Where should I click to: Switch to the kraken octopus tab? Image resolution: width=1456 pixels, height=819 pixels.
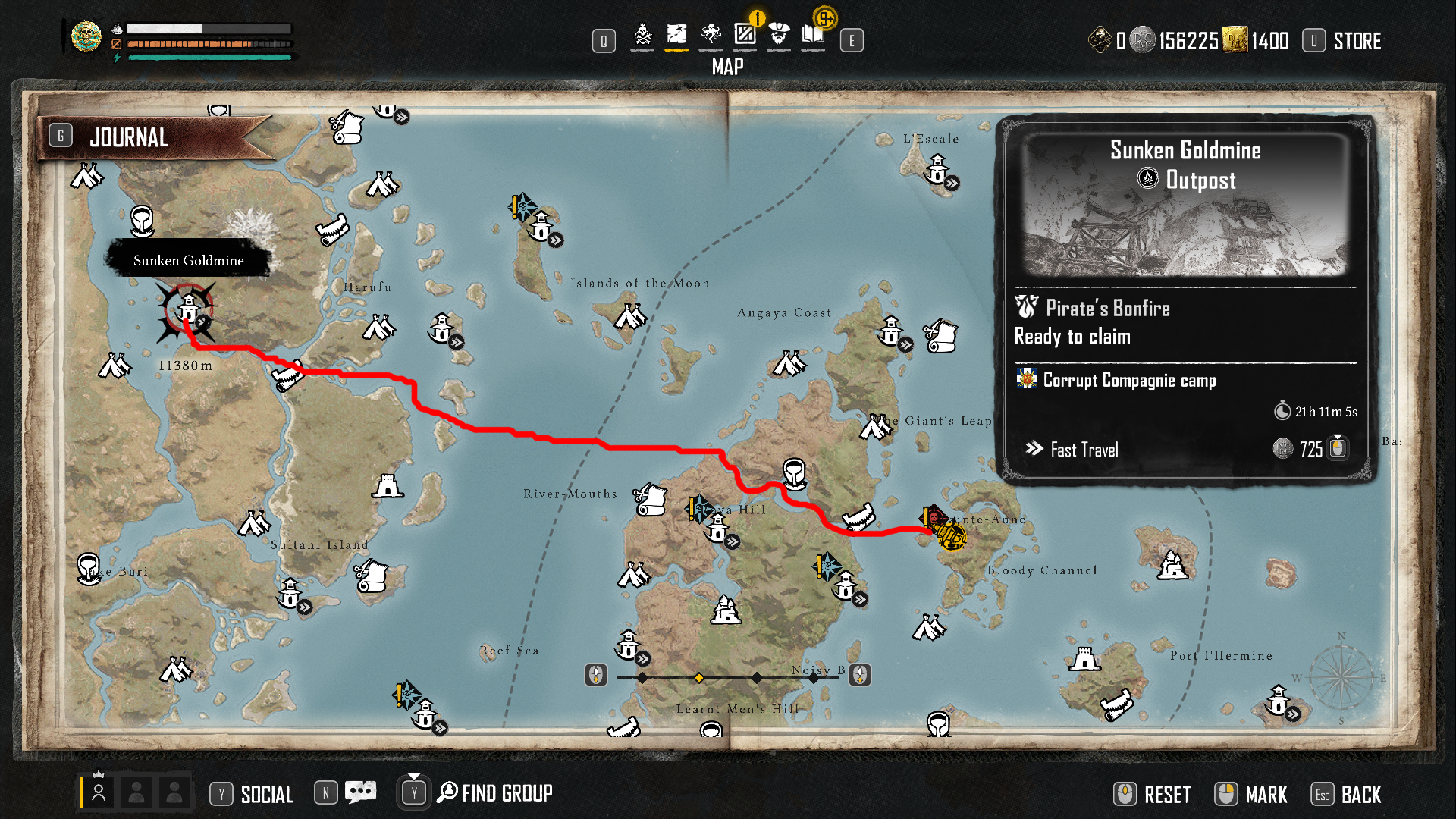(x=711, y=36)
